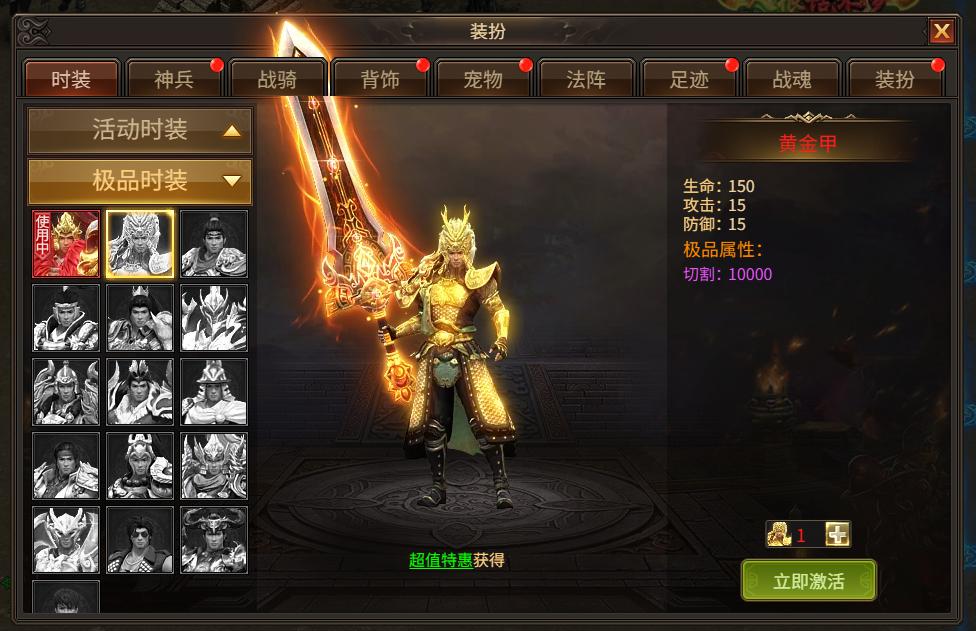Collapse the 极品时装 category
This screenshot has height=631, width=976.
(x=140, y=181)
